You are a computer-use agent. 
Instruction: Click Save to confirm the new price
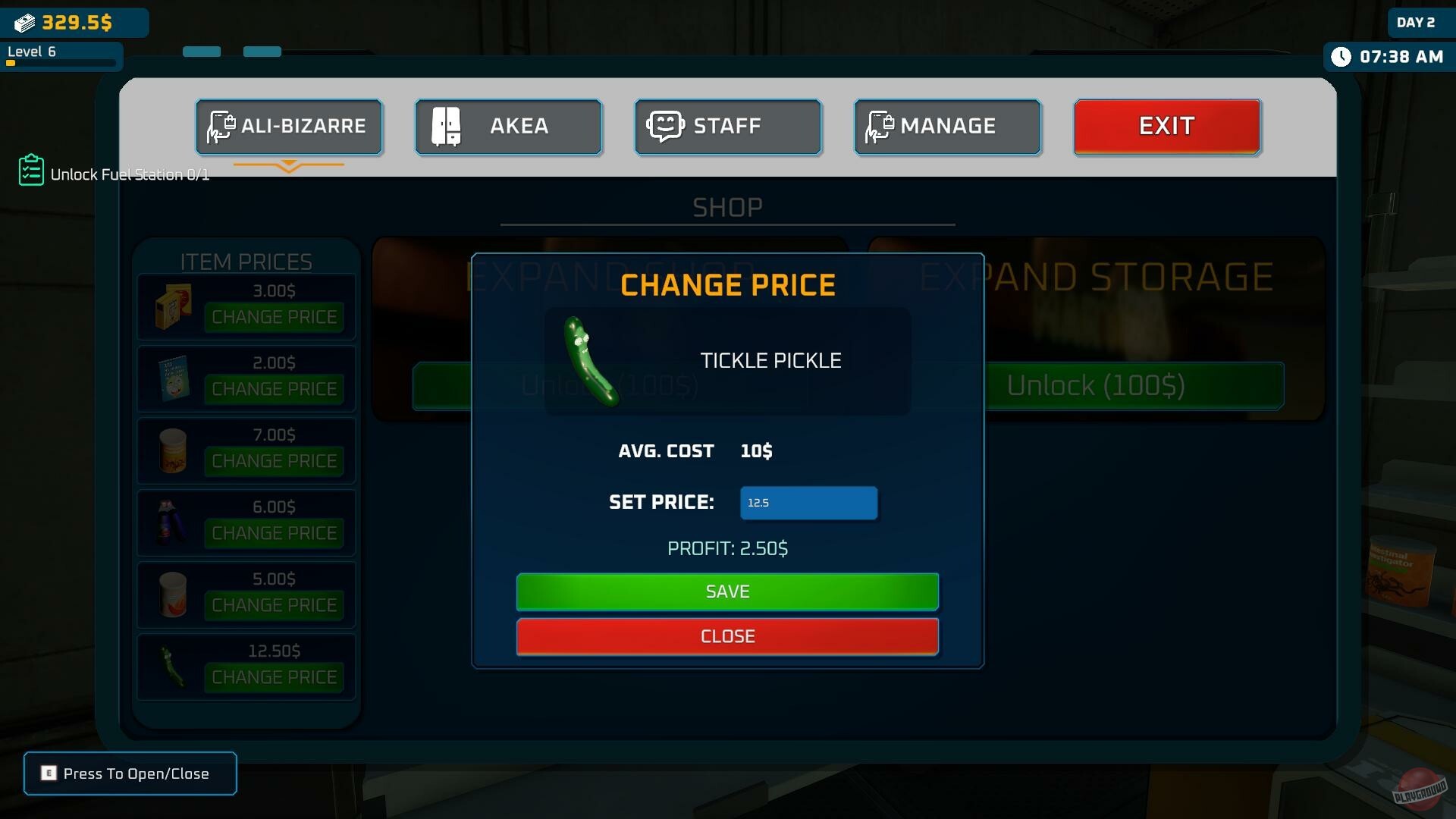click(727, 592)
